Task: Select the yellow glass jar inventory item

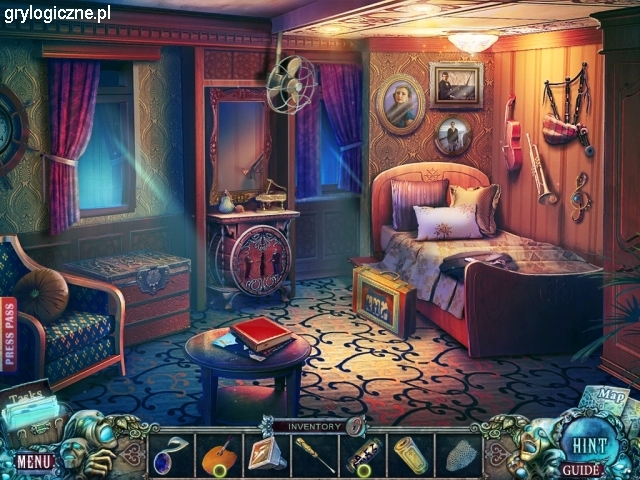Action: click(x=410, y=455)
